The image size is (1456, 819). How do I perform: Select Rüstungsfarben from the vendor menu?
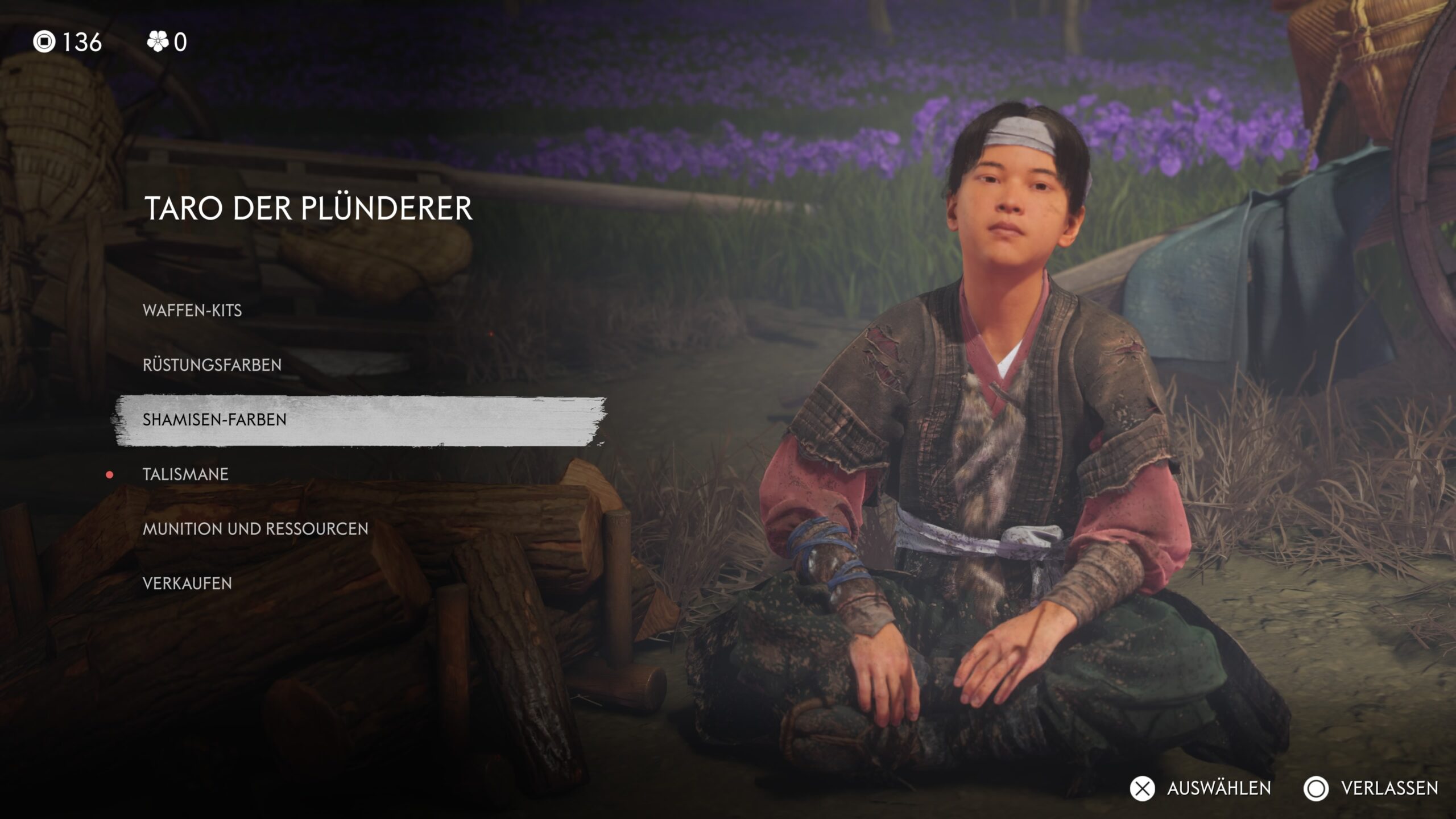pyautogui.click(x=212, y=365)
